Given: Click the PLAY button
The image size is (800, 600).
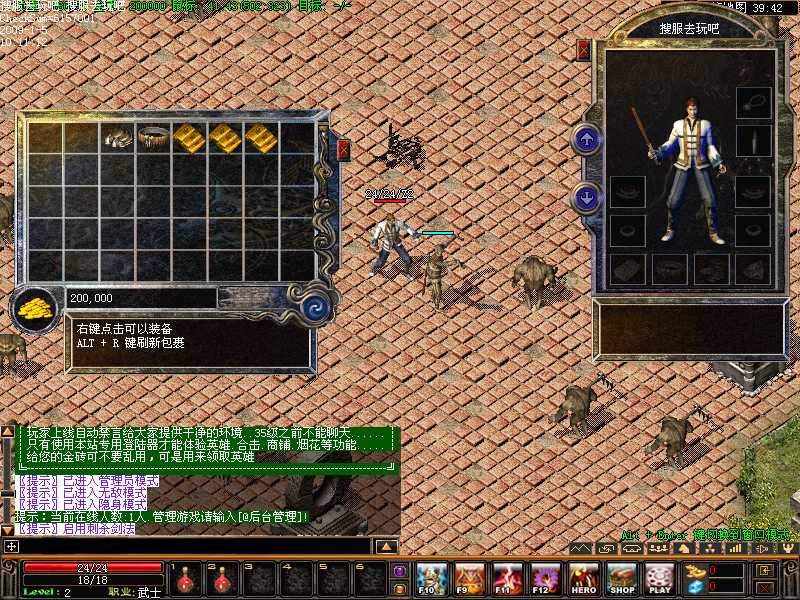Looking at the screenshot, I should pyautogui.click(x=659, y=578).
